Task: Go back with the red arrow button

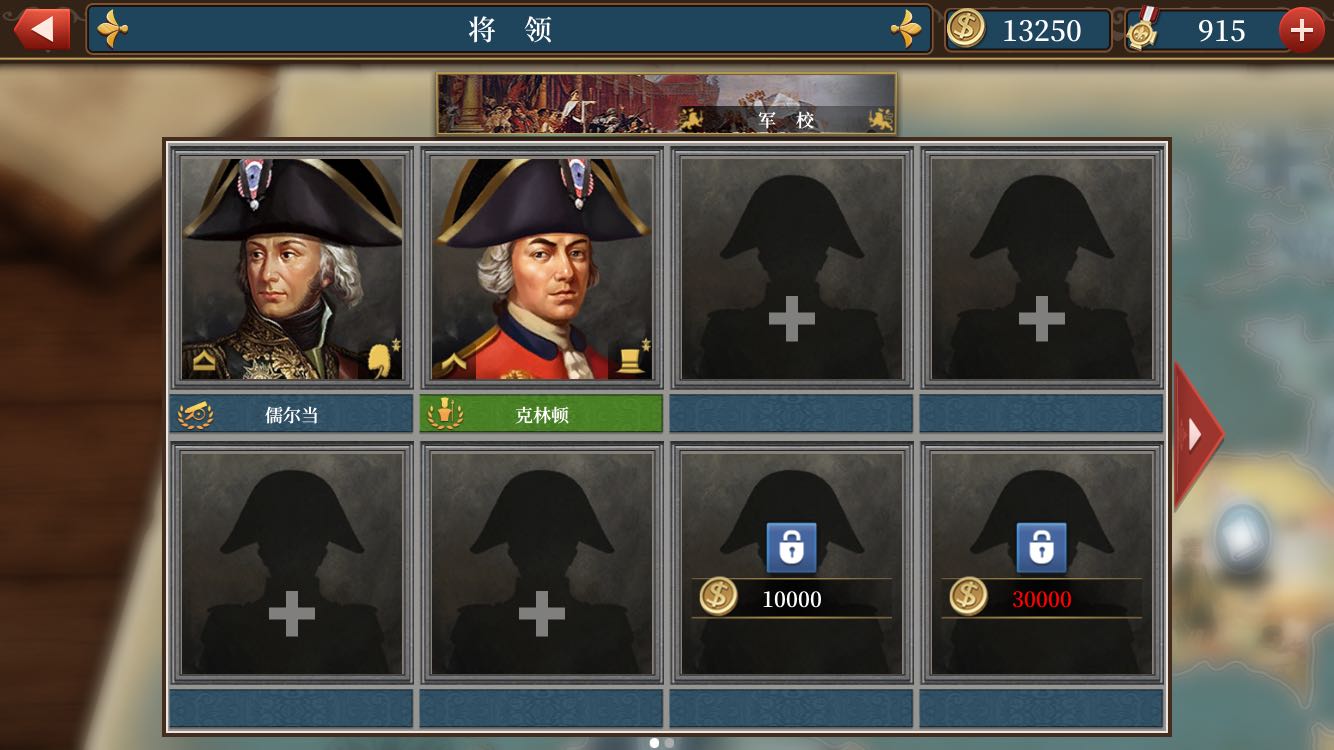Action: [41, 29]
